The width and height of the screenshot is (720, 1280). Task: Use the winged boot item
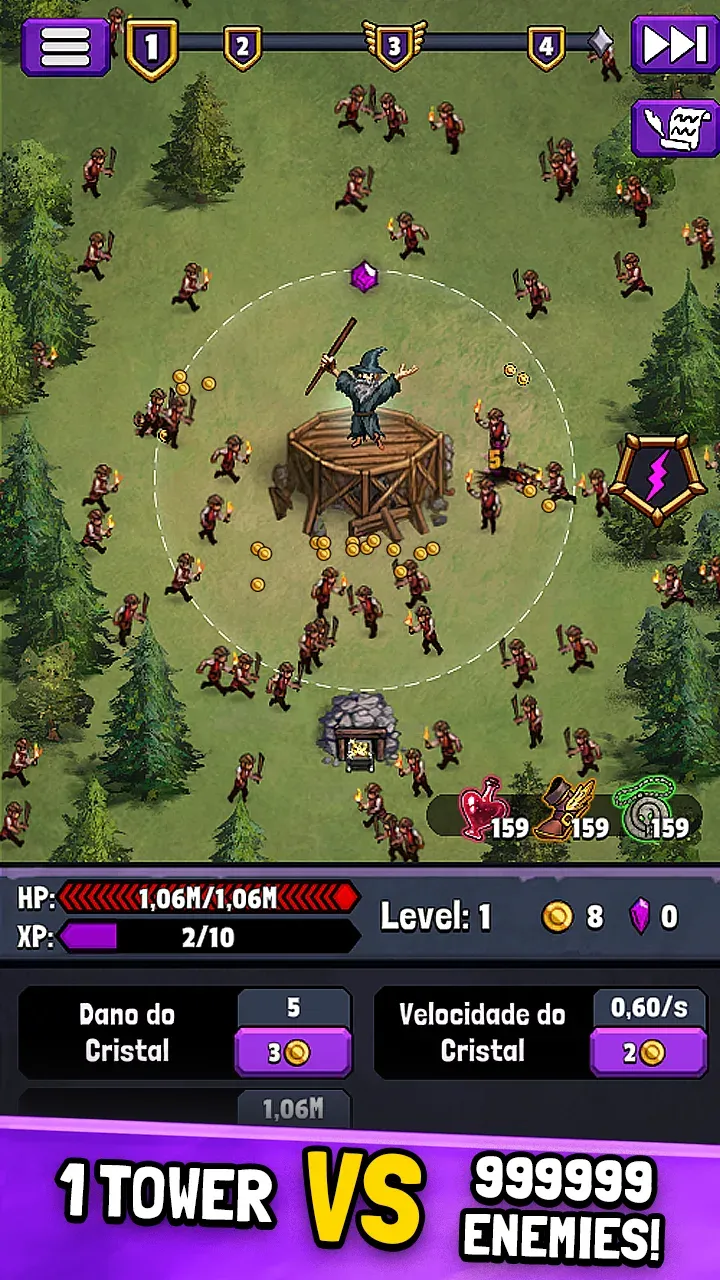pyautogui.click(x=564, y=810)
